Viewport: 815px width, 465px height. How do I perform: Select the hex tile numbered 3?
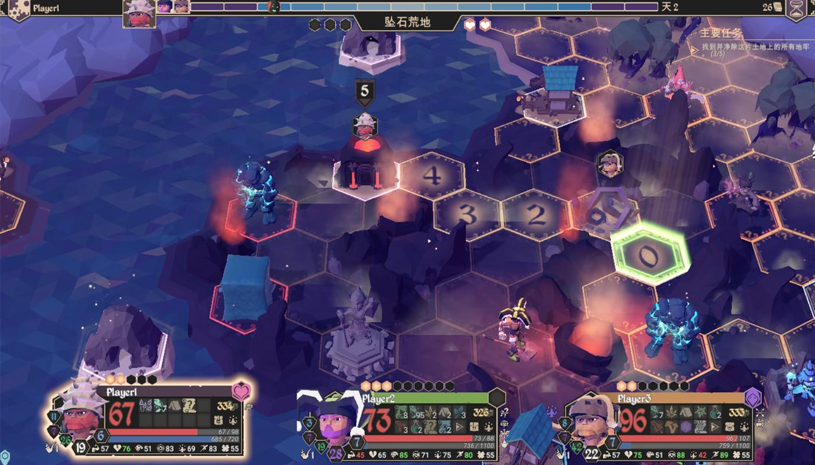[x=466, y=213]
